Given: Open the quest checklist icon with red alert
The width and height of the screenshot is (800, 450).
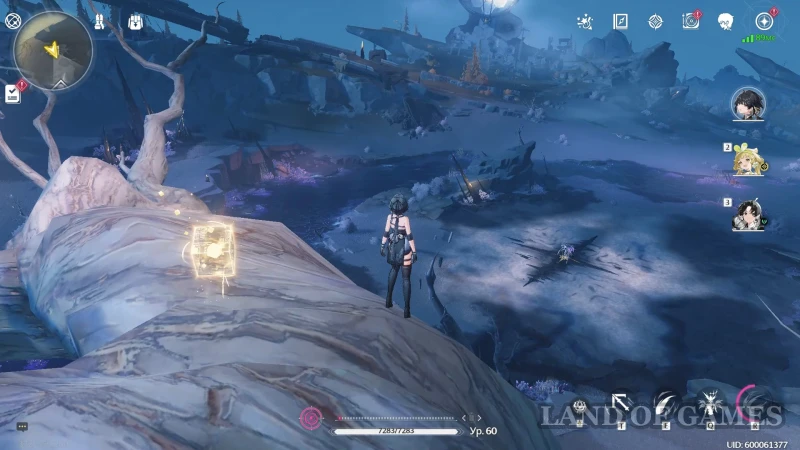Looking at the screenshot, I should click(x=12, y=93).
